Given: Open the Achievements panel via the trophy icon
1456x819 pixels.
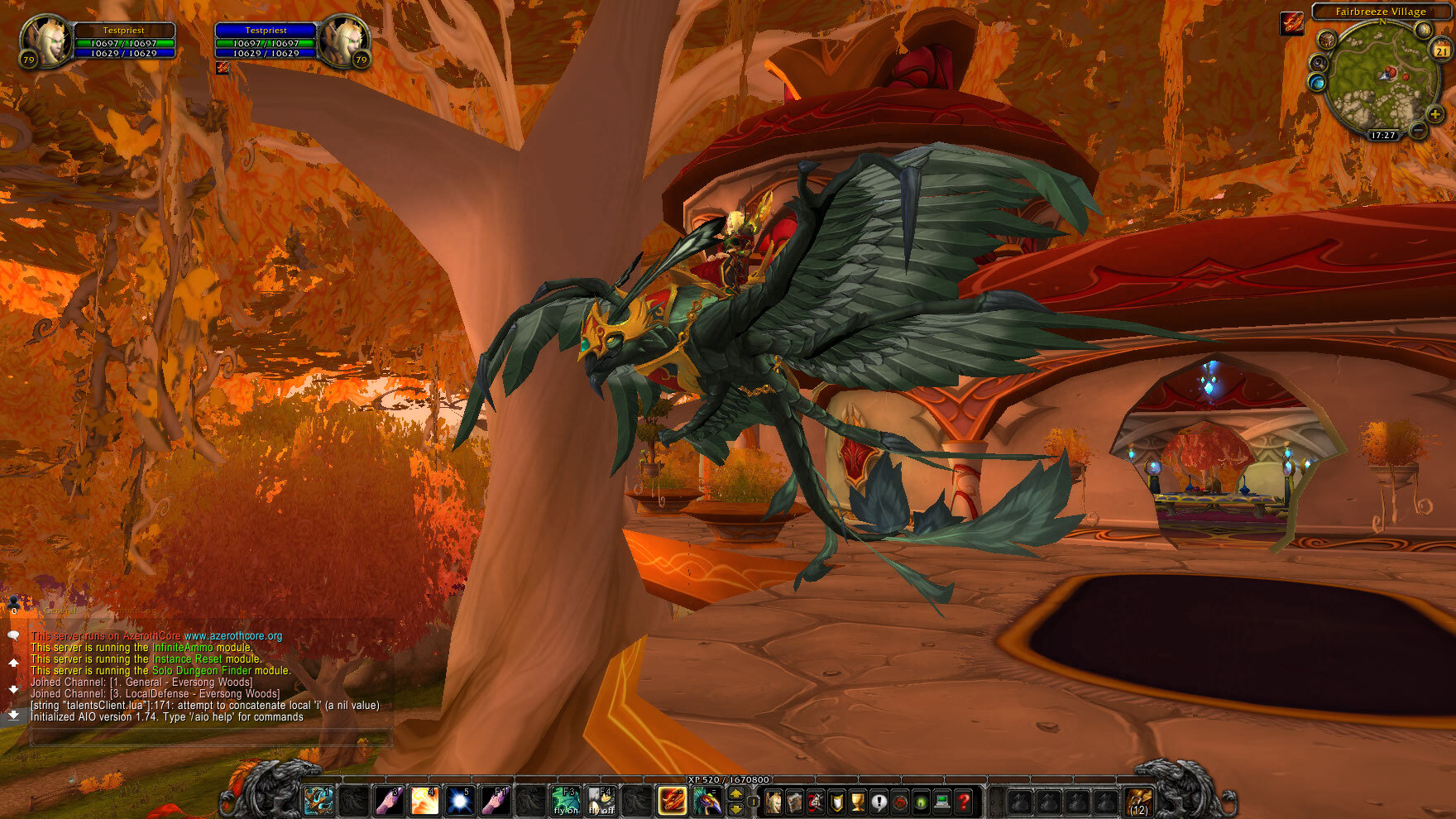Looking at the screenshot, I should coord(856,801).
